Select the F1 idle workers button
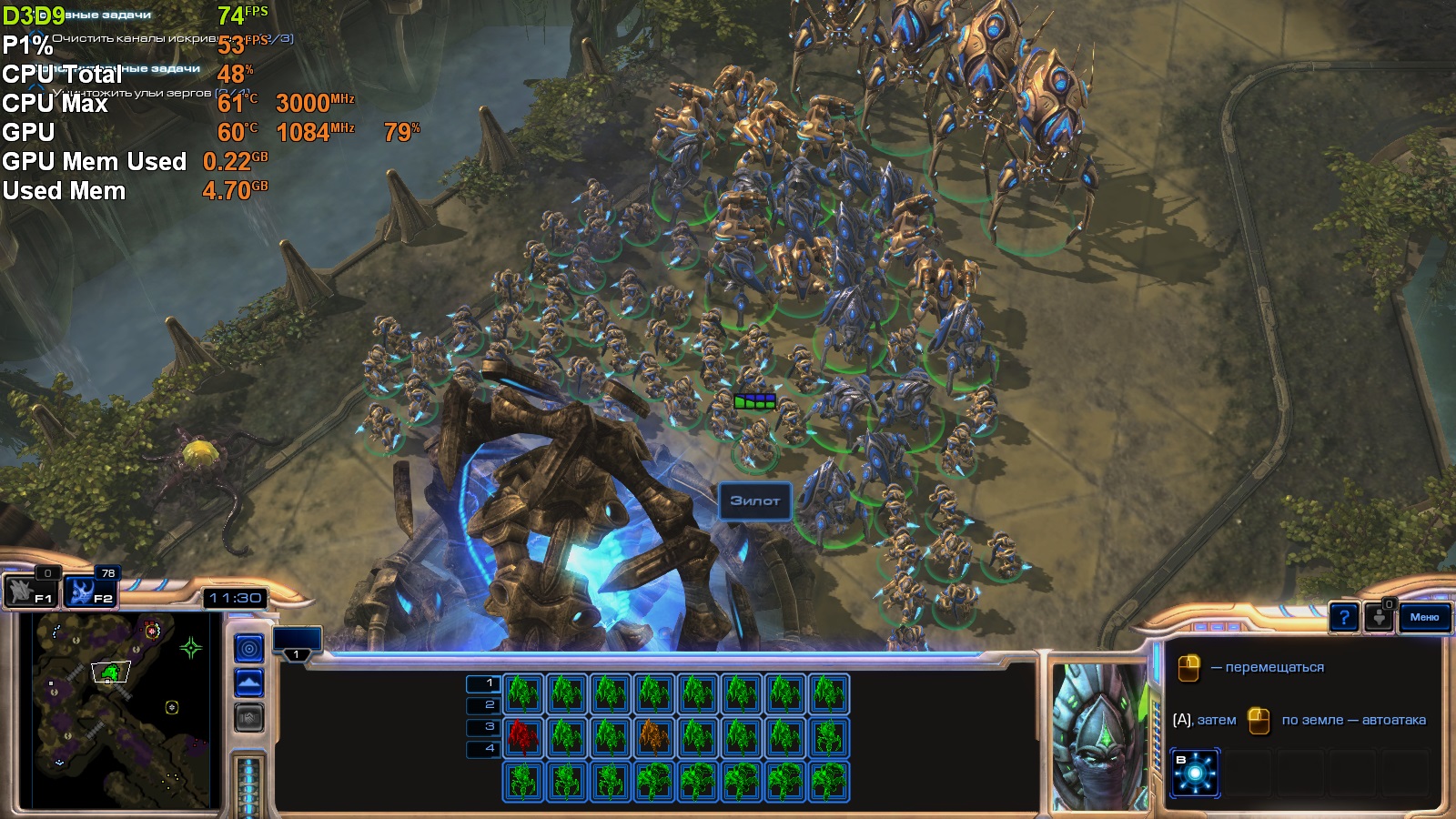Image resolution: width=1456 pixels, height=819 pixels. pyautogui.click(x=32, y=591)
